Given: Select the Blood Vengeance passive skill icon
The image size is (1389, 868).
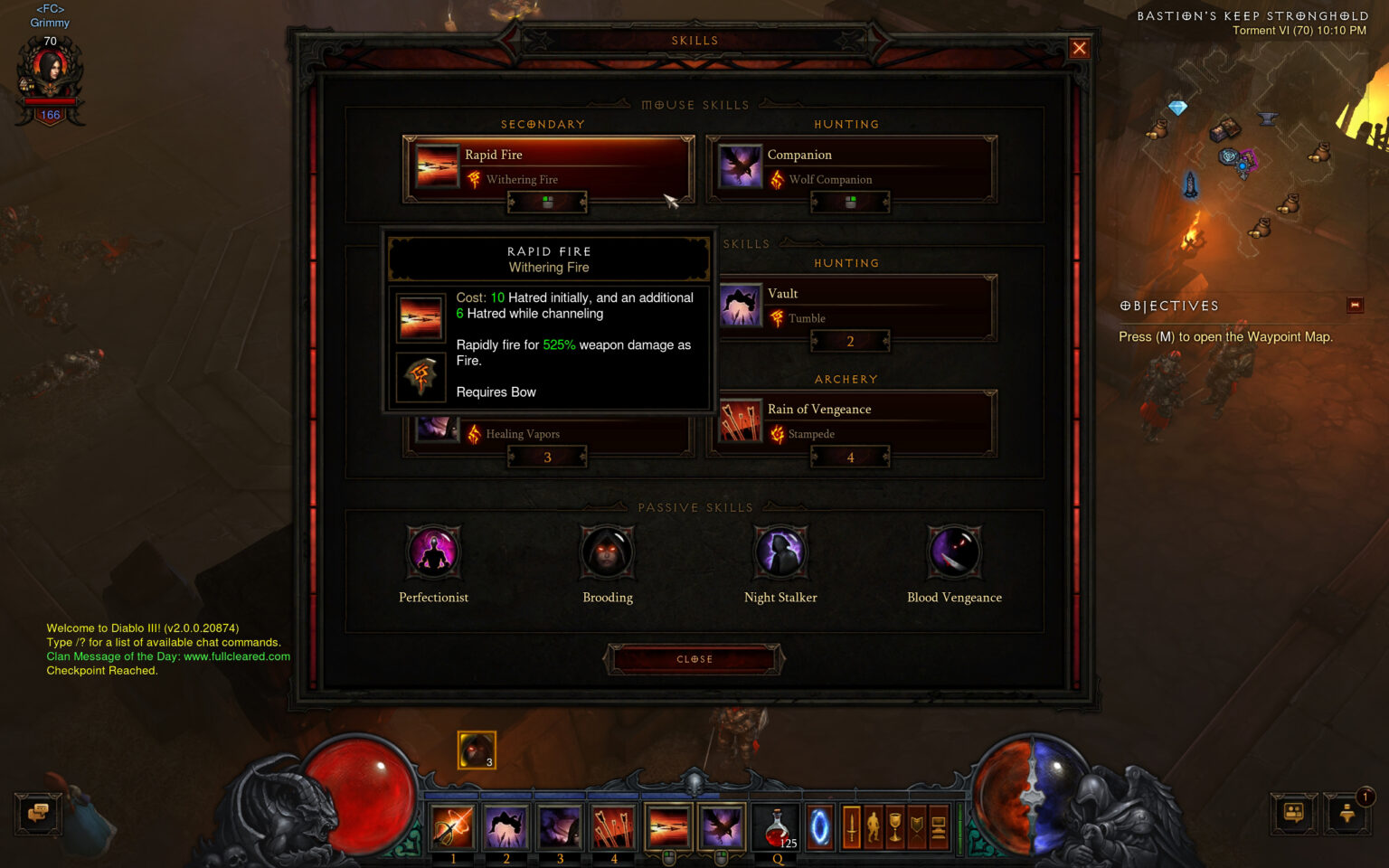Looking at the screenshot, I should coord(954,552).
